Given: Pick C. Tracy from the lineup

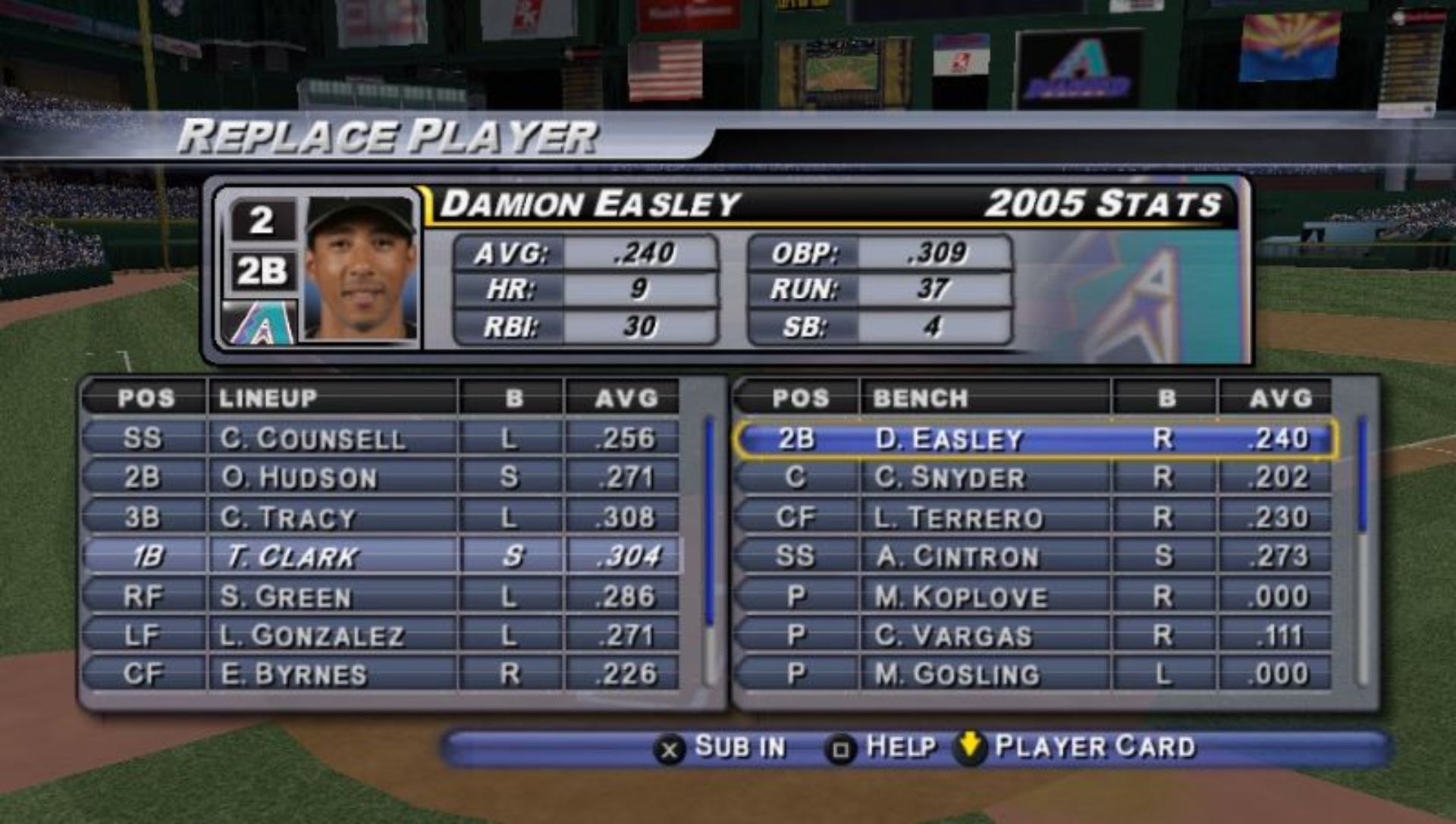Looking at the screenshot, I should (288, 517).
